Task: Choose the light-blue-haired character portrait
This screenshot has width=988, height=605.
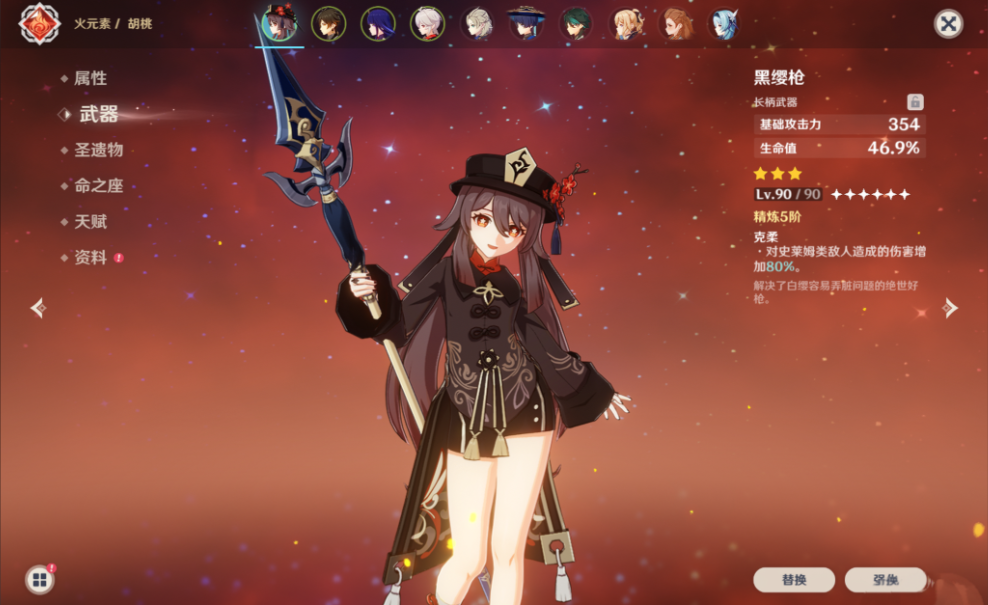Action: [x=723, y=23]
